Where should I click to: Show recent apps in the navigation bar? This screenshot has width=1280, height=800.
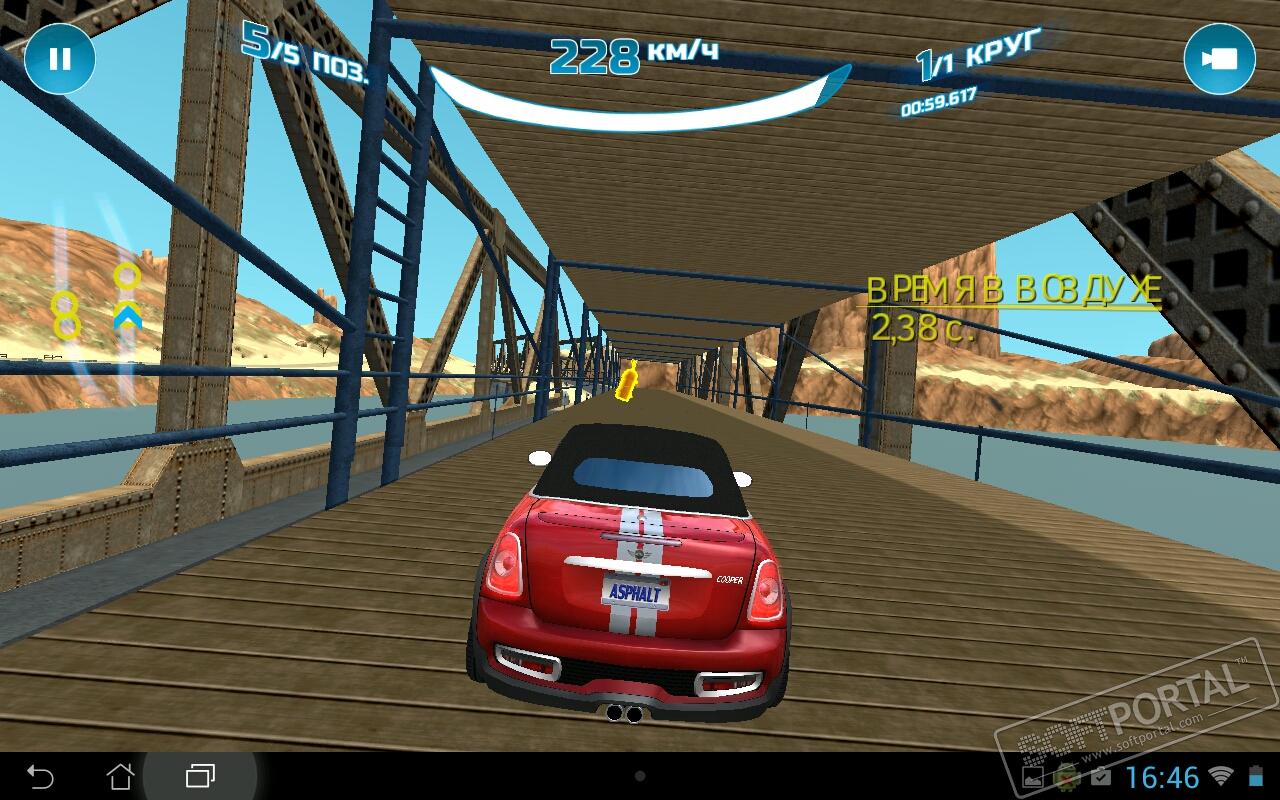201,776
